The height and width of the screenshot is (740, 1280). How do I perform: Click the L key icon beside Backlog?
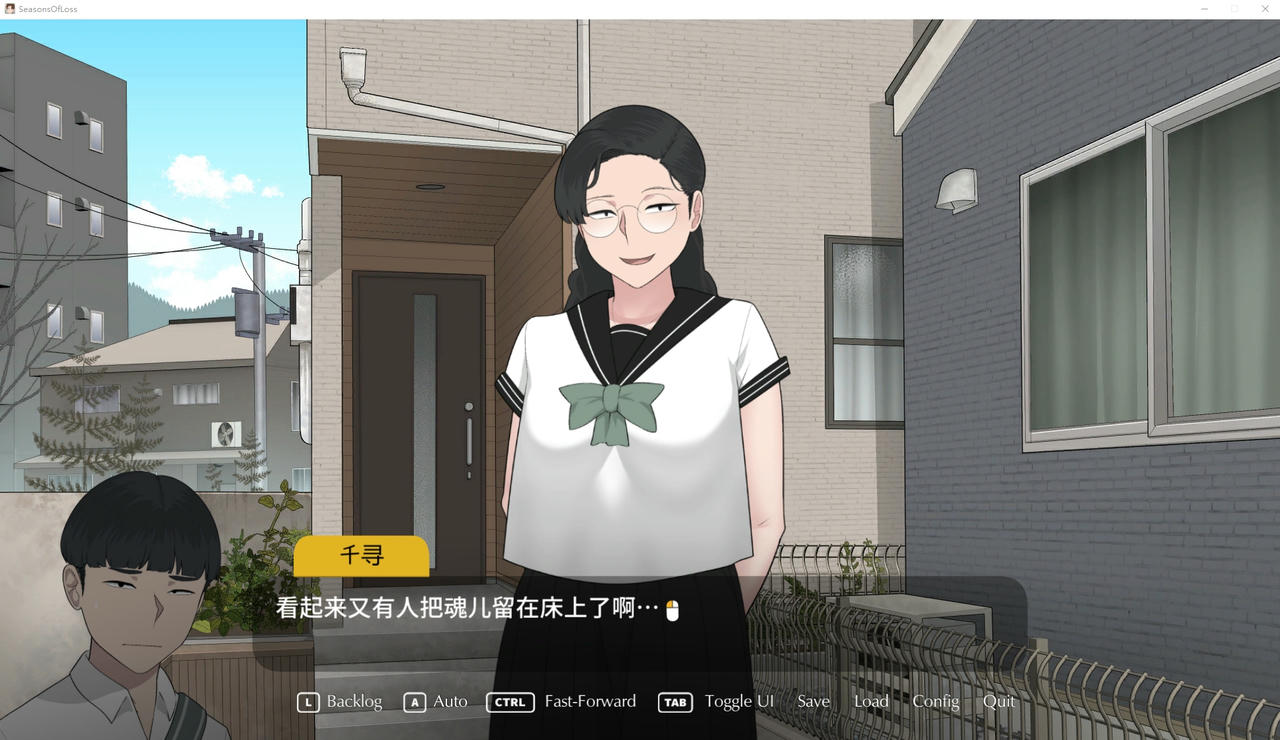coord(306,702)
